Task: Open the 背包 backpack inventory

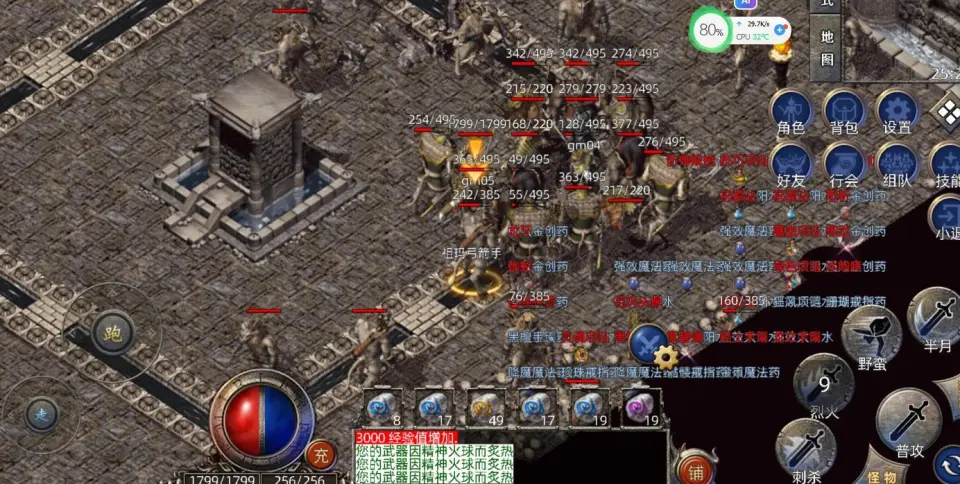Action: 844,112
